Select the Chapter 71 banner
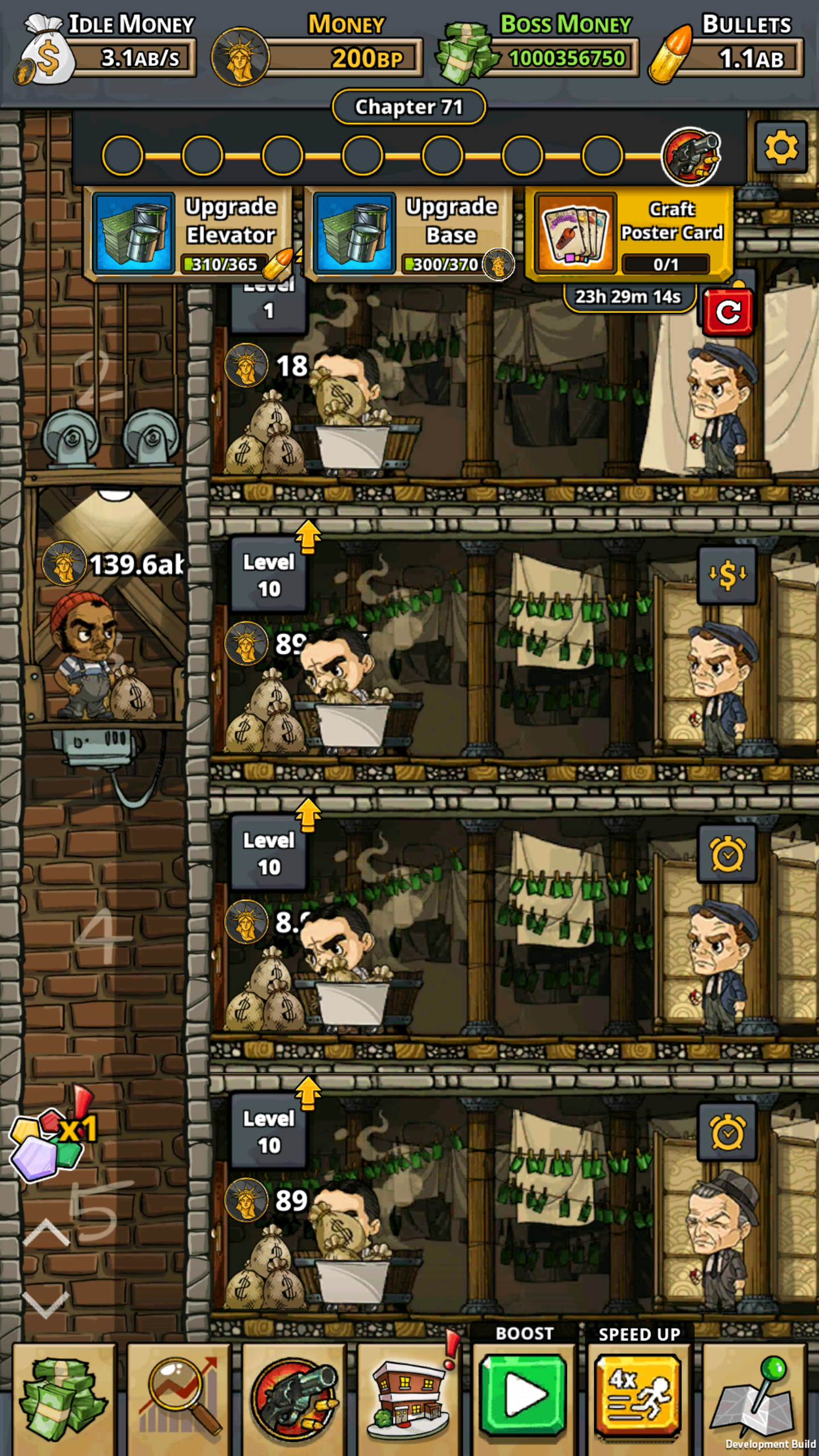819x1456 pixels. 408,106
